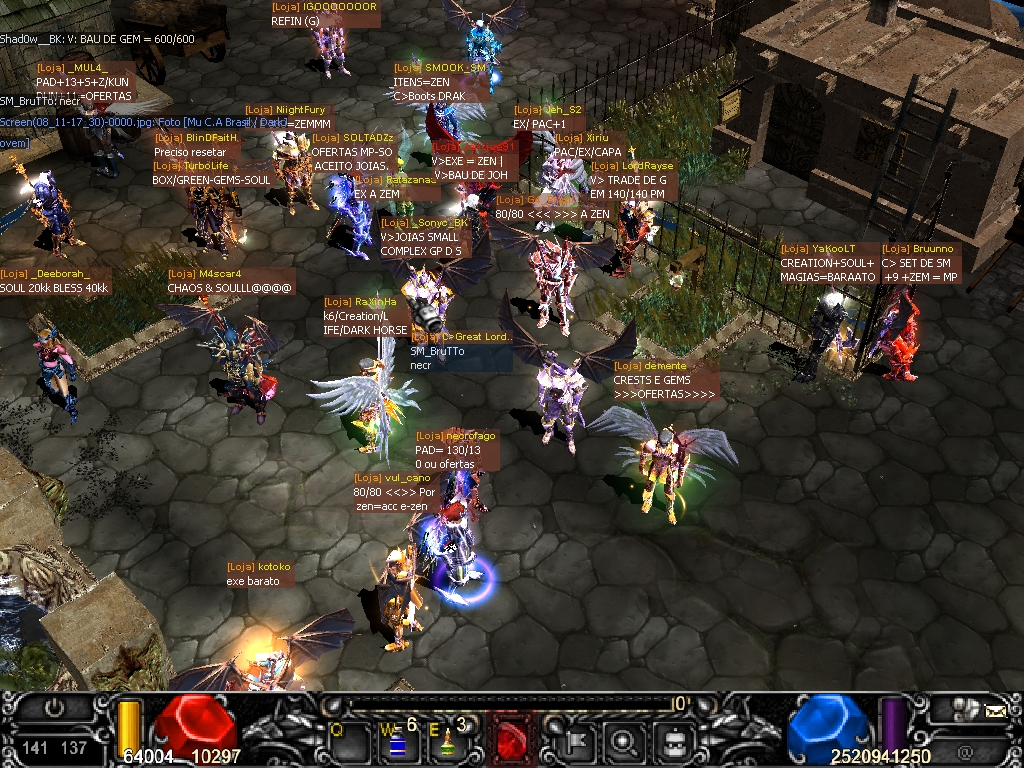This screenshot has height=768, width=1024.
Task: Open the red active skill slot
Action: click(511, 740)
